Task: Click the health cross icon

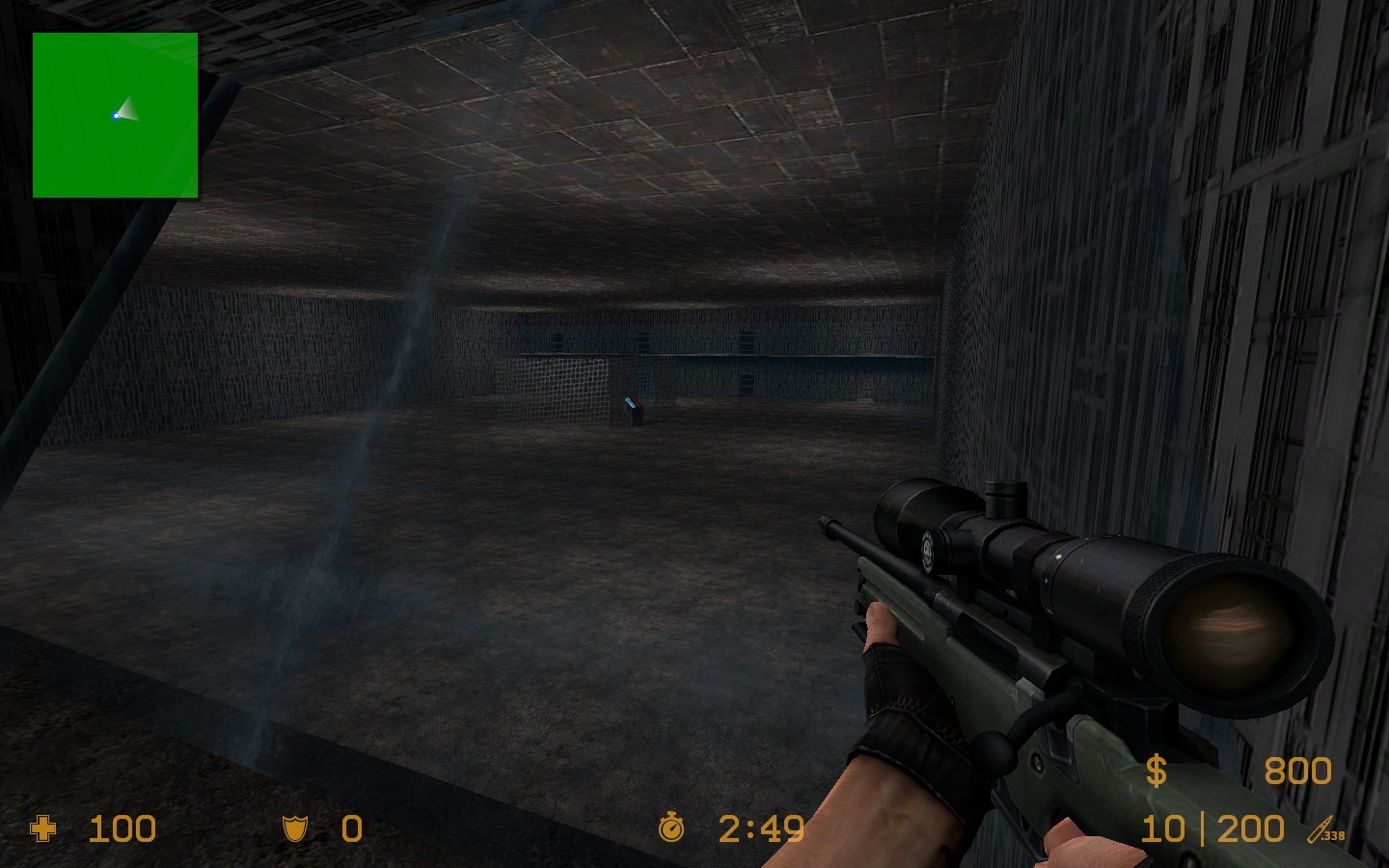Action: click(42, 829)
